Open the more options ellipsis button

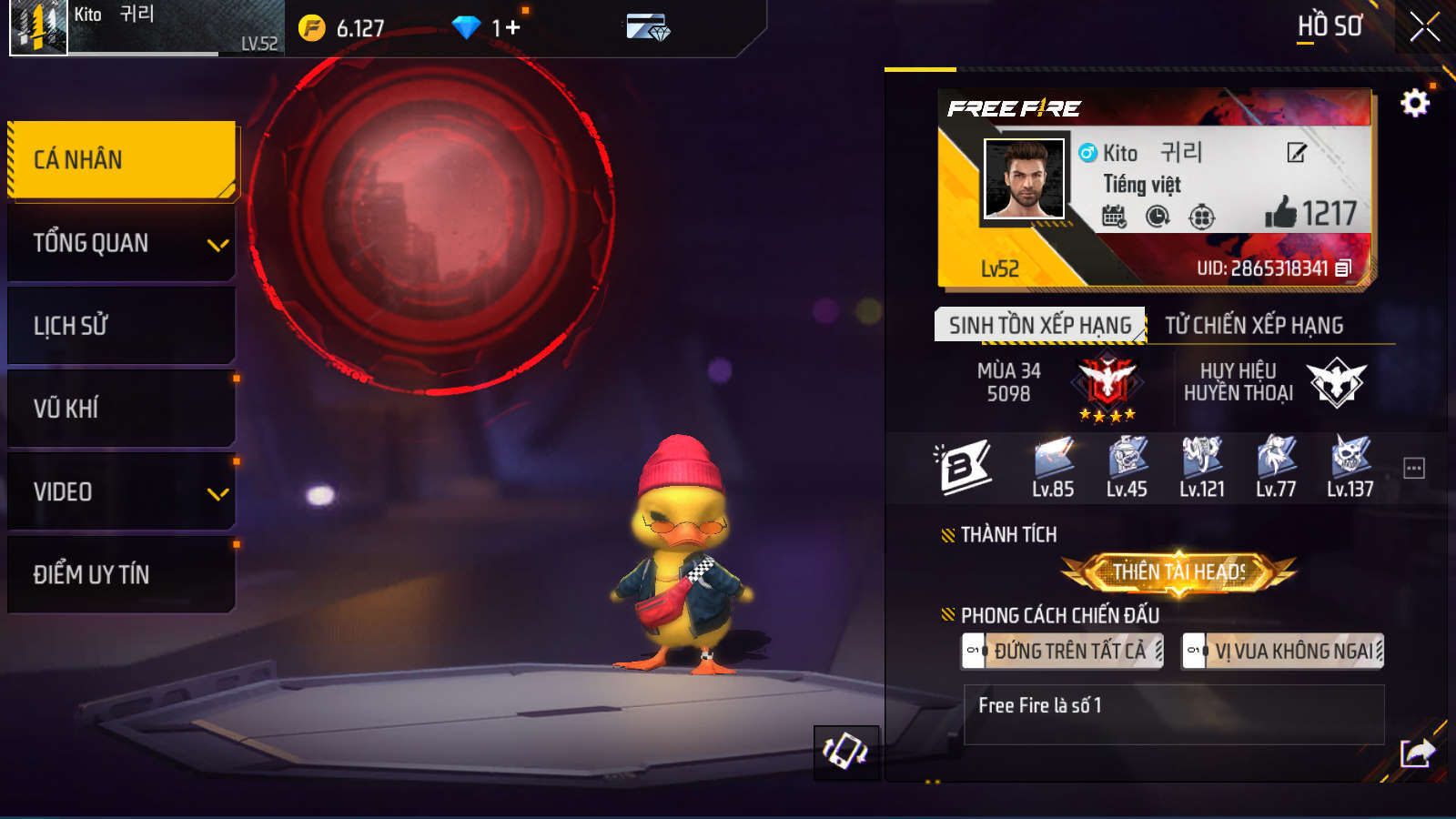[x=1414, y=468]
